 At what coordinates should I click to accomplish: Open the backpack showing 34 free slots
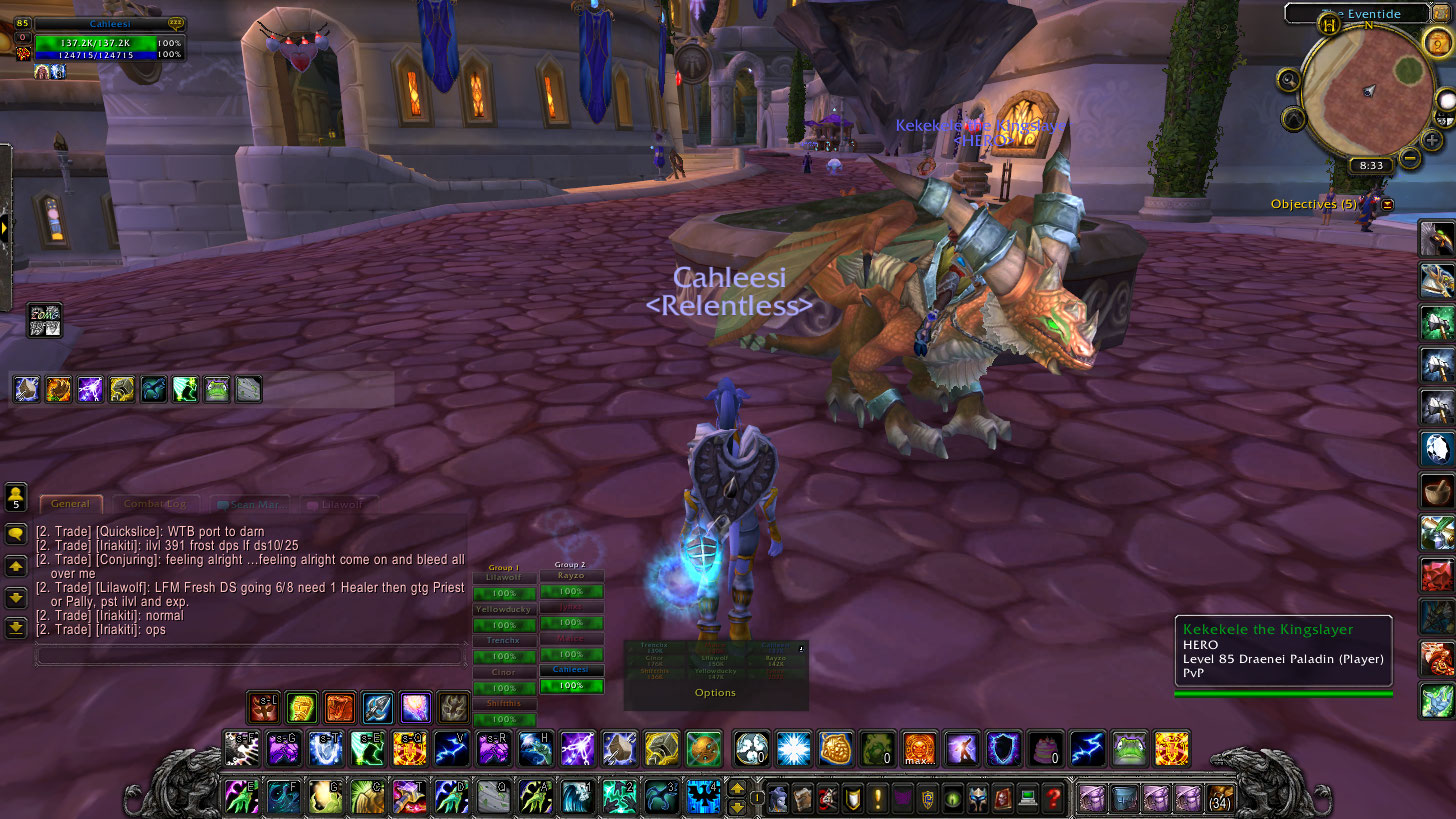pos(1220,798)
